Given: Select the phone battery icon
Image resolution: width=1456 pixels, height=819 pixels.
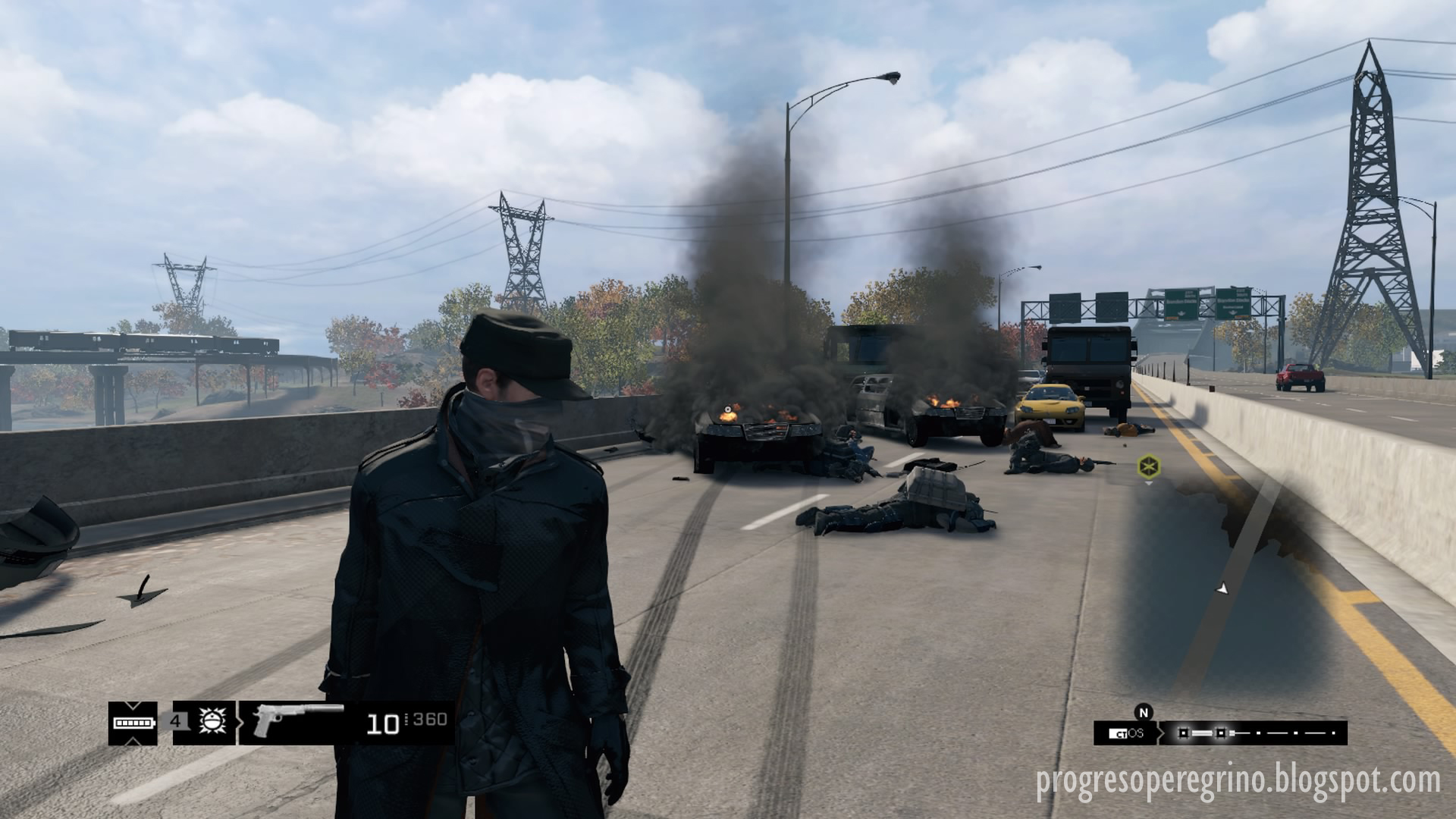Looking at the screenshot, I should (x=133, y=722).
